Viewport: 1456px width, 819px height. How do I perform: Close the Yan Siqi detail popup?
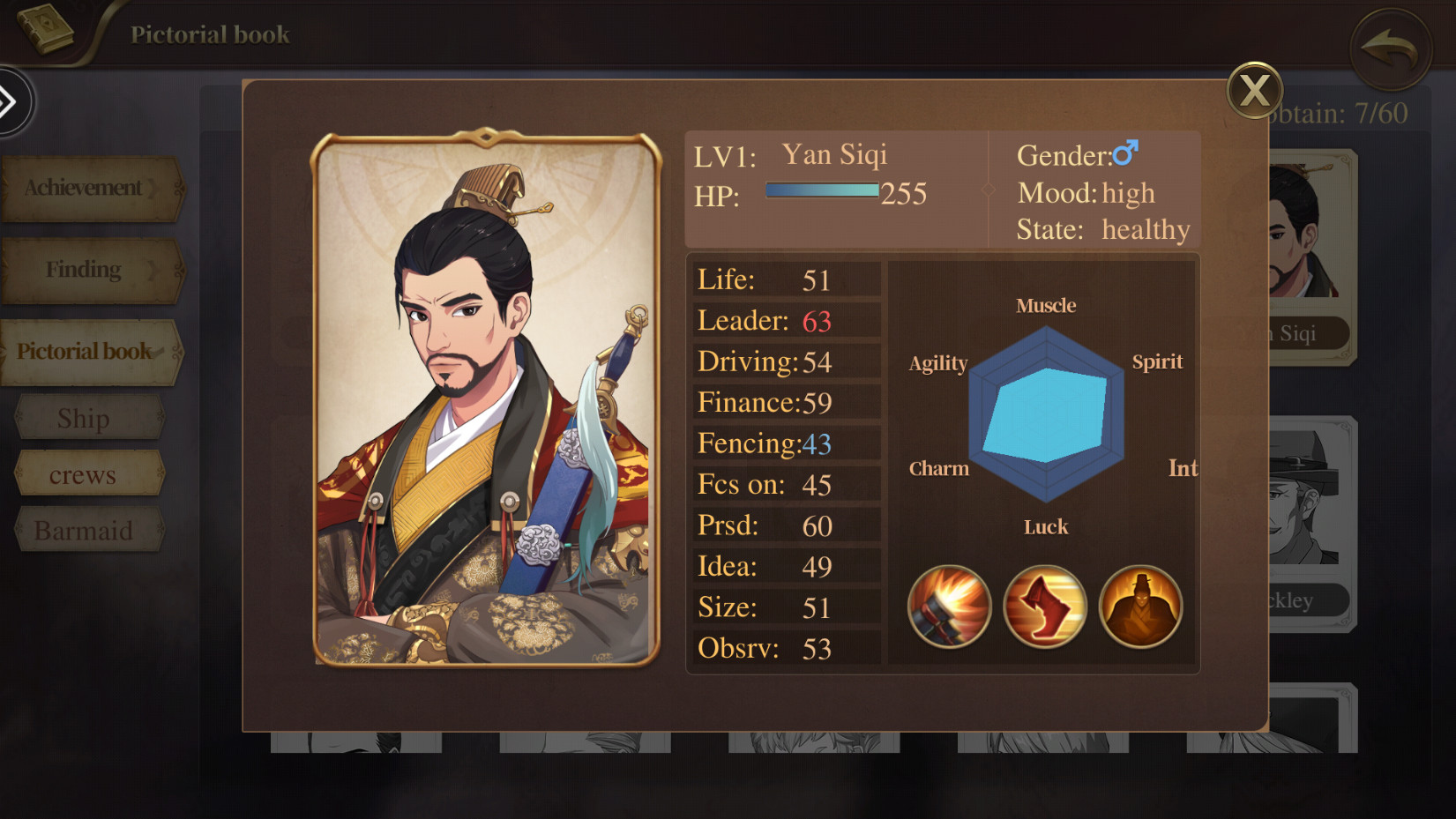pyautogui.click(x=1256, y=91)
